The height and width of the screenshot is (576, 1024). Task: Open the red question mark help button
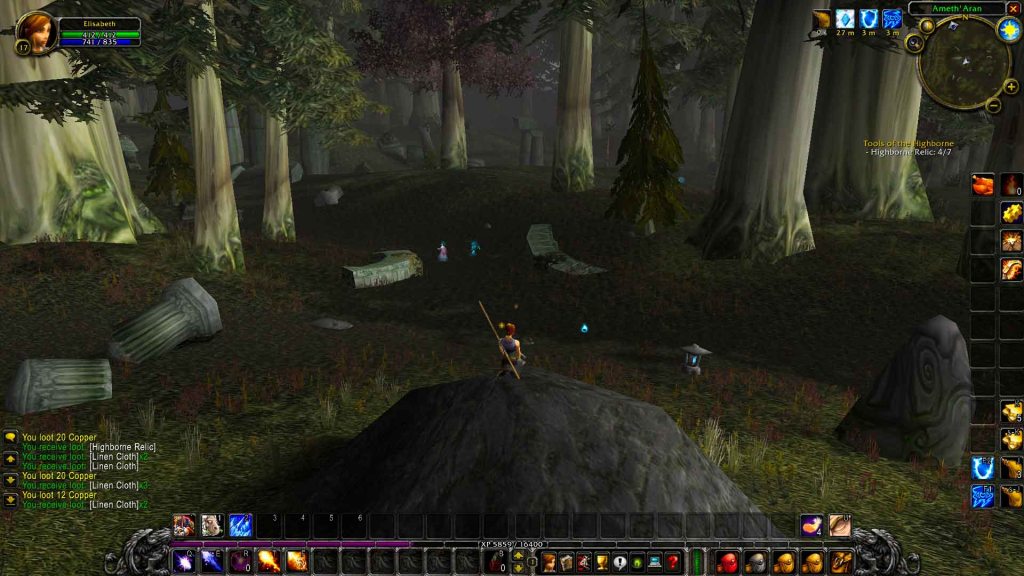(x=673, y=562)
